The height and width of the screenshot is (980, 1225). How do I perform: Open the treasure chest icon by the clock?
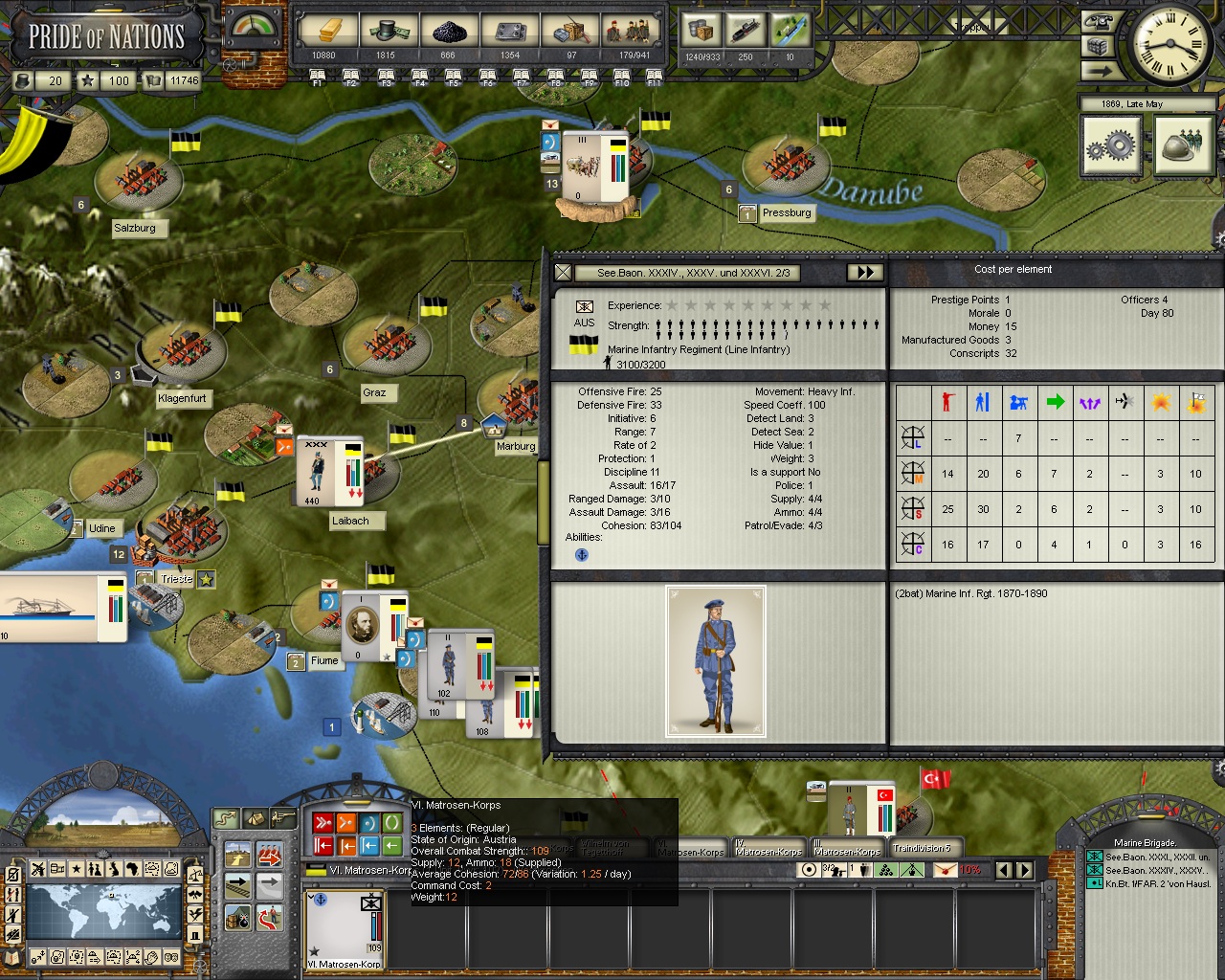[1098, 46]
